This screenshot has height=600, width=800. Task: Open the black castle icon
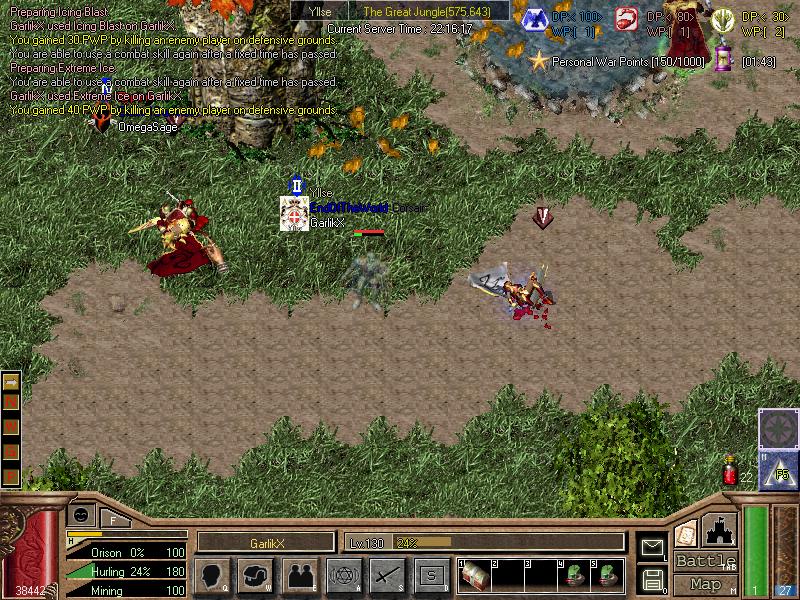point(721,530)
